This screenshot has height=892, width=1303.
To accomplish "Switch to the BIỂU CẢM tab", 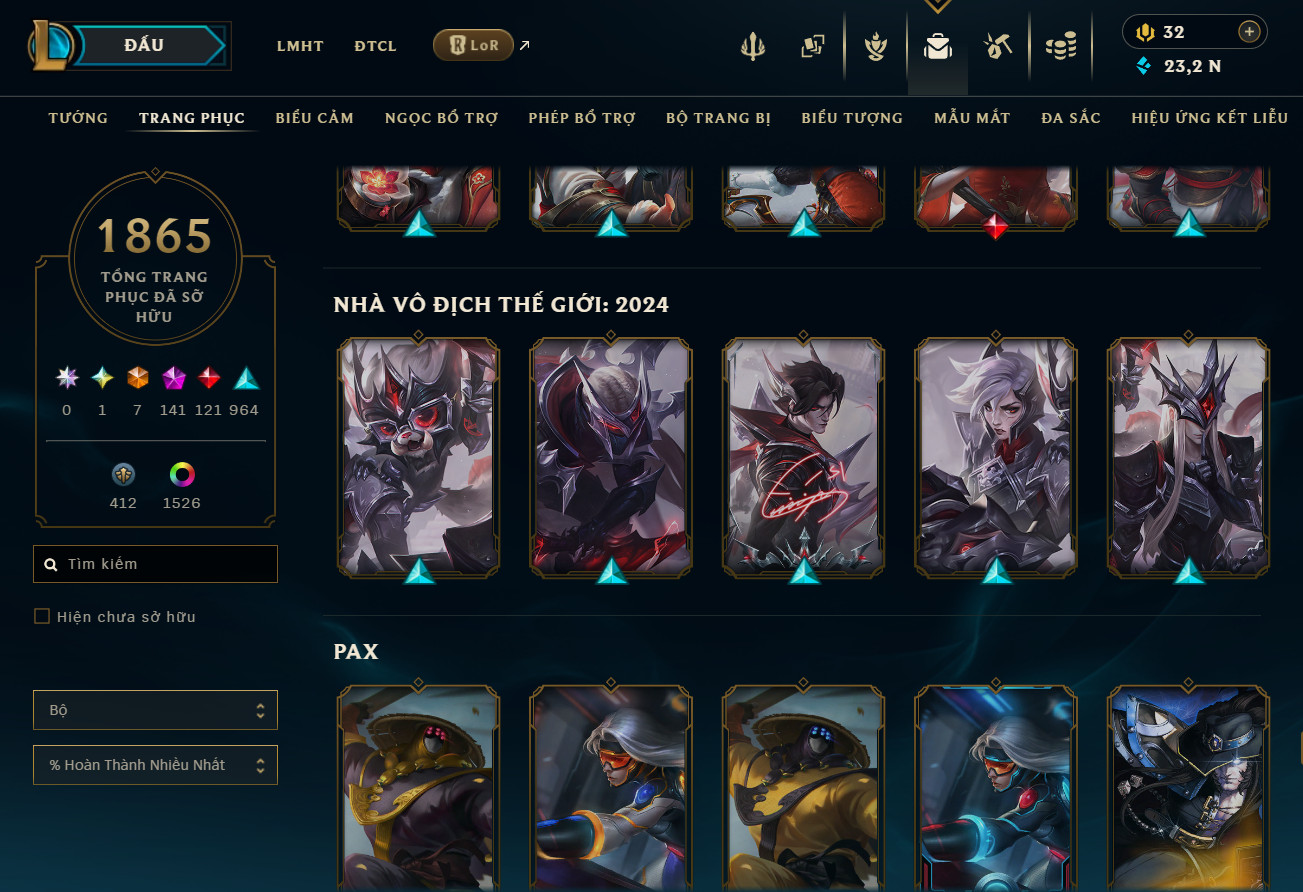I will pos(315,118).
